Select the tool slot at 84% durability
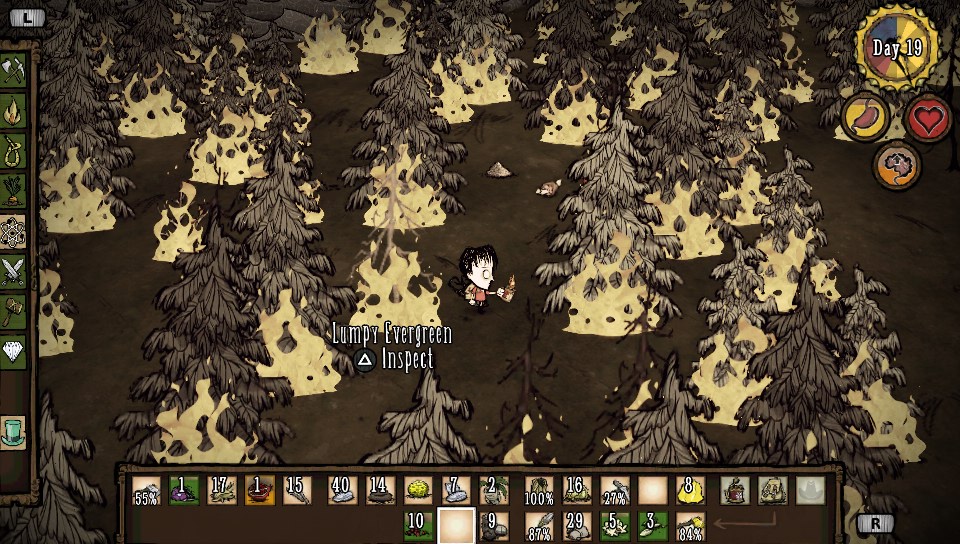The height and width of the screenshot is (544, 960). click(x=691, y=525)
